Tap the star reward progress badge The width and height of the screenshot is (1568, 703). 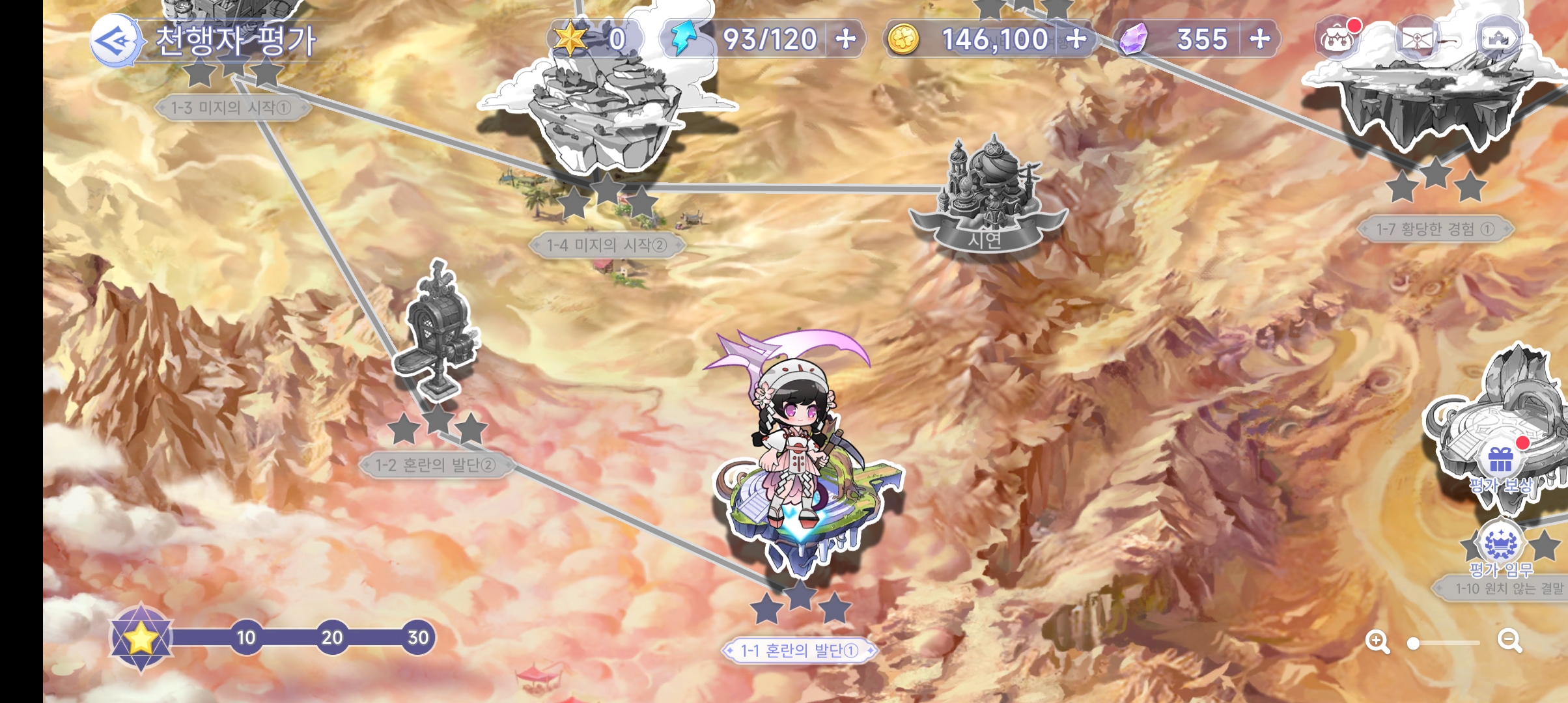(x=141, y=638)
